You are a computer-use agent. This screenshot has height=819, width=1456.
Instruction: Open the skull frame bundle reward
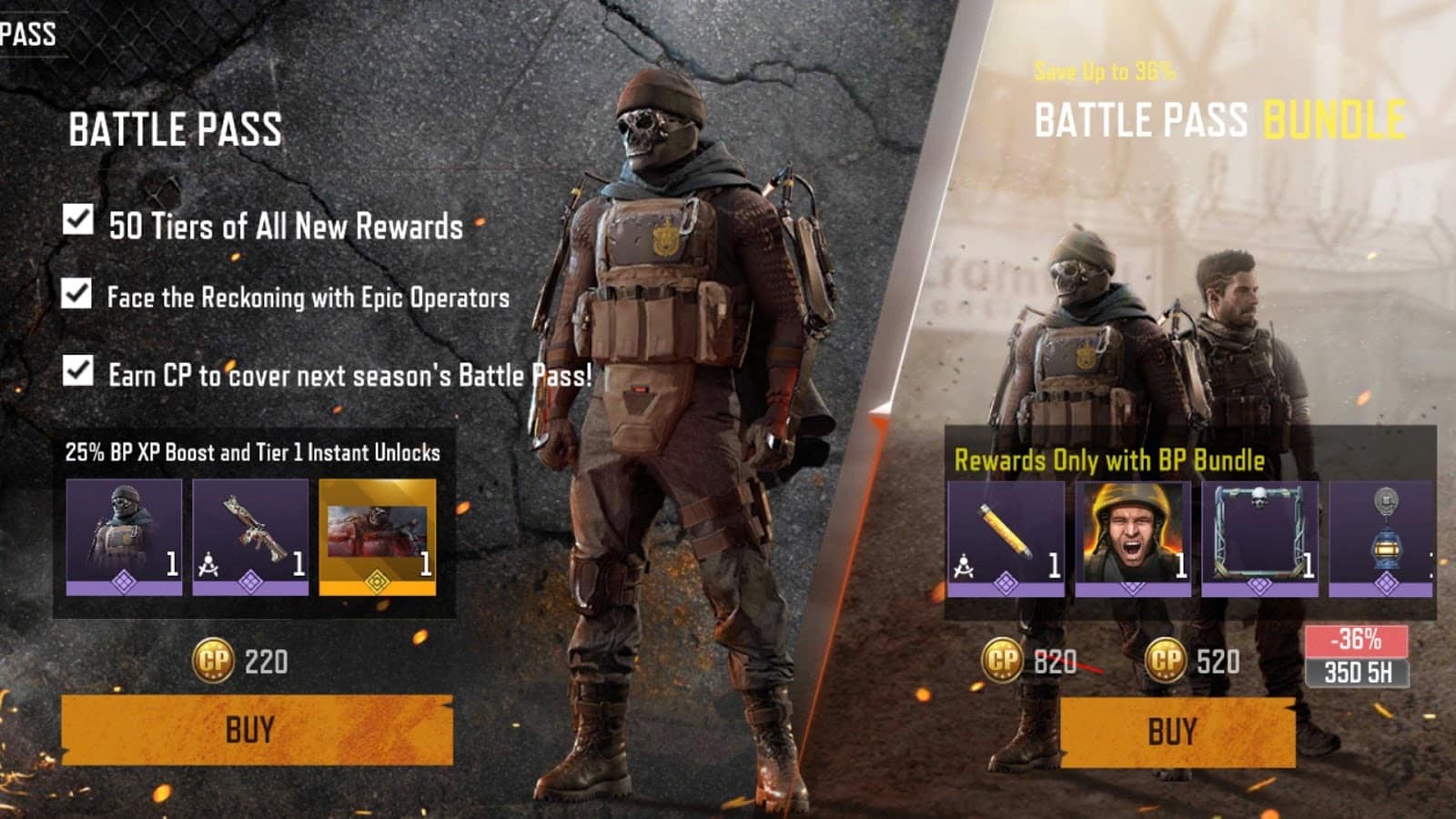click(x=1261, y=537)
